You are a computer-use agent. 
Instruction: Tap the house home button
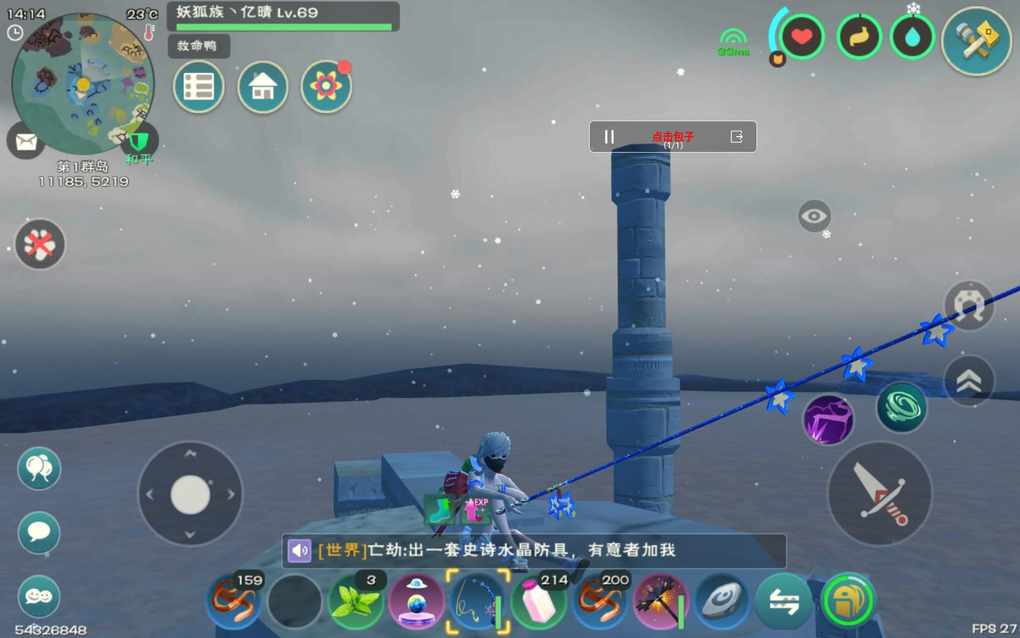coord(262,87)
